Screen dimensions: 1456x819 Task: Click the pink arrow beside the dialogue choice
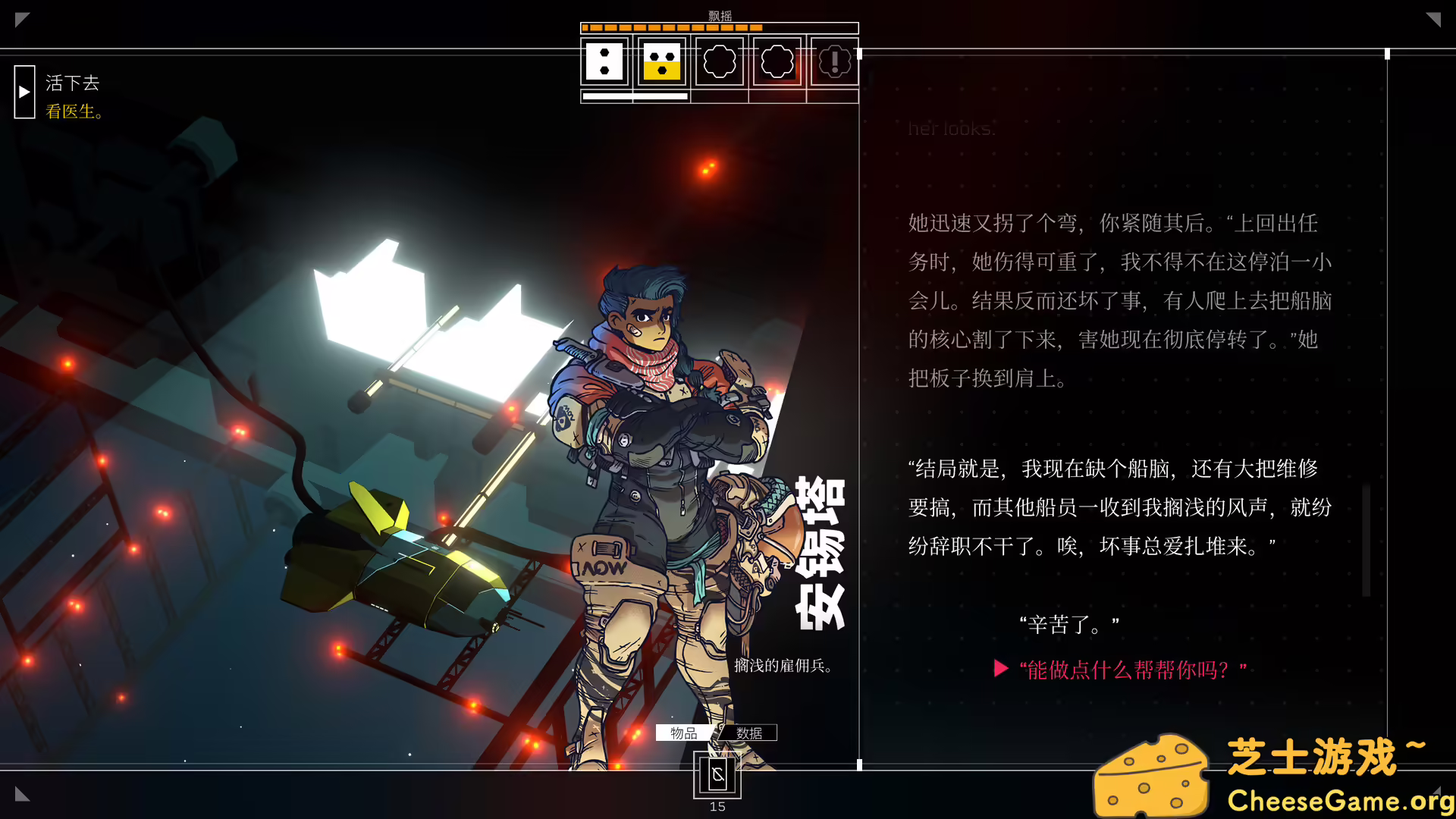[x=1001, y=669]
